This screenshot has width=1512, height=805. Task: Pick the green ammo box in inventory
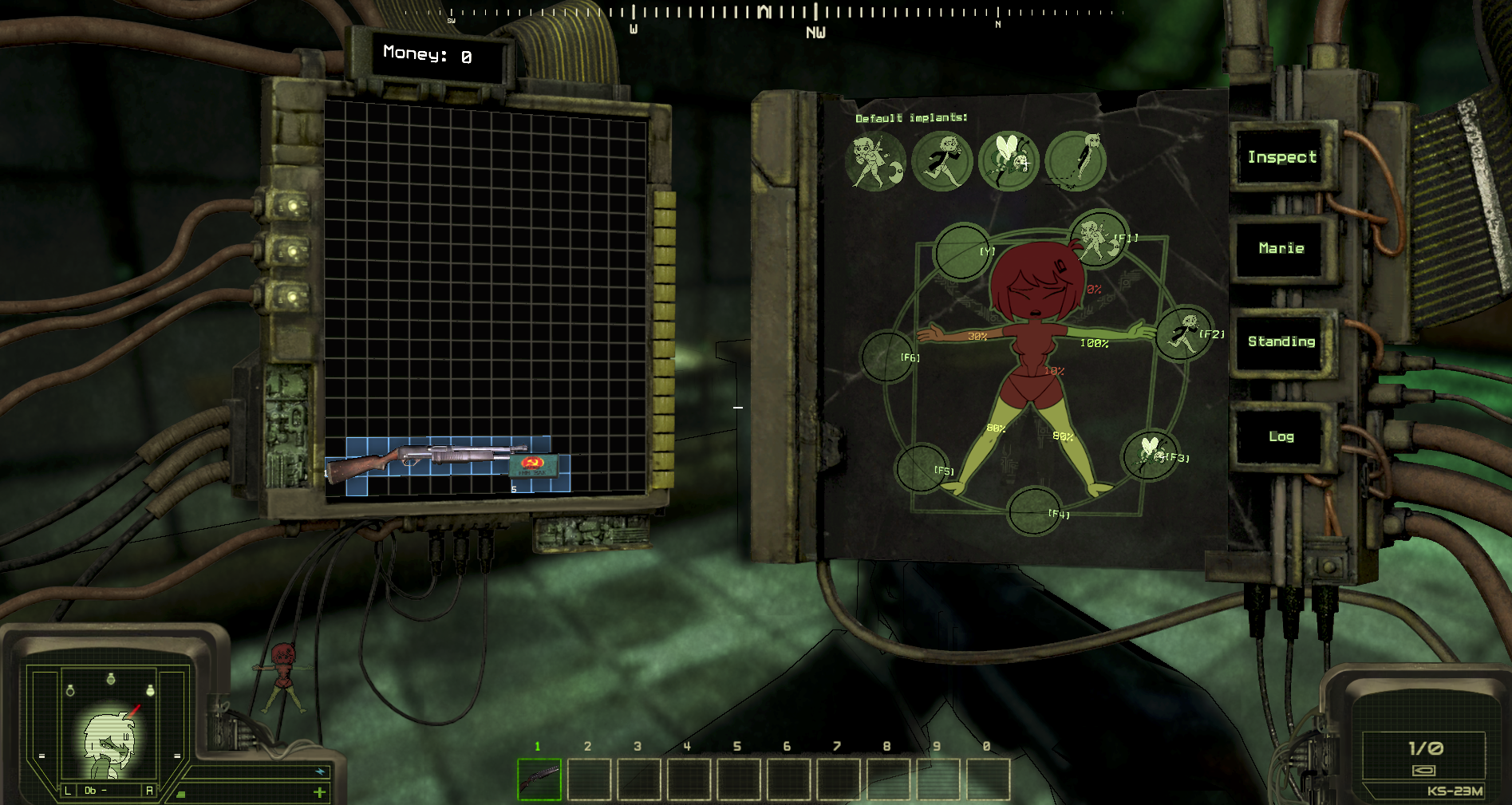pos(532,466)
